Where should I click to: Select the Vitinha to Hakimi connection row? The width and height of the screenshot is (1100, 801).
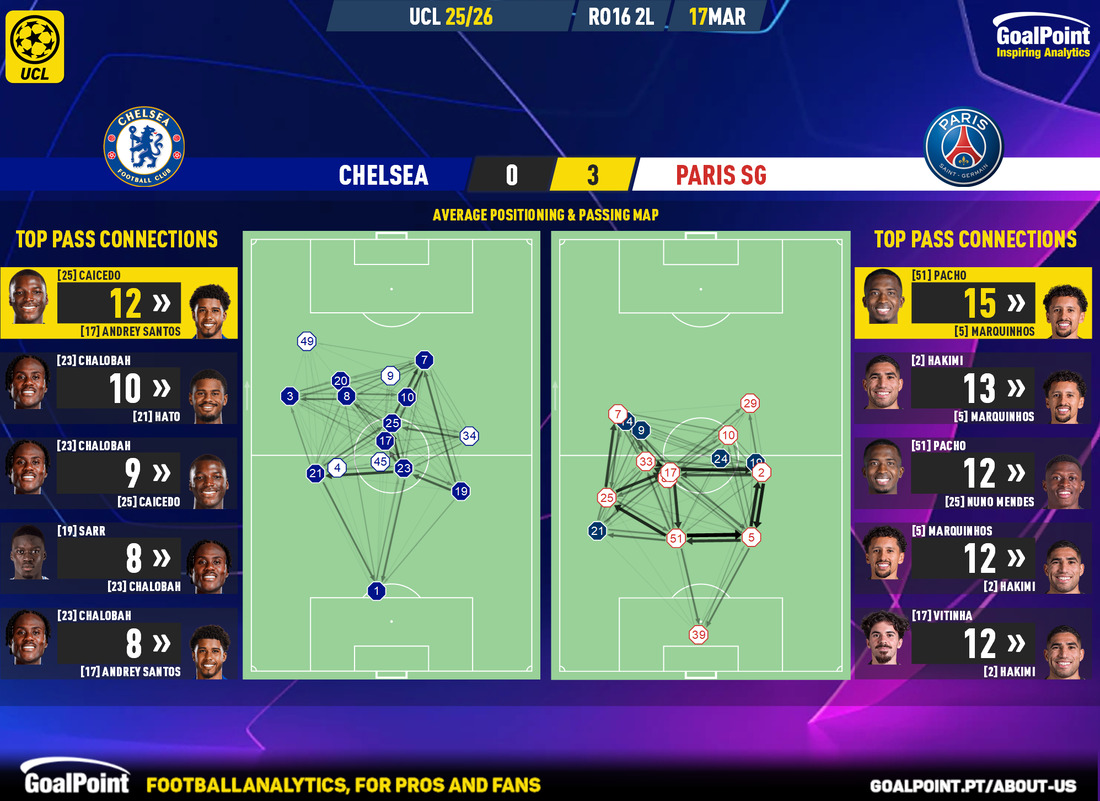[974, 643]
